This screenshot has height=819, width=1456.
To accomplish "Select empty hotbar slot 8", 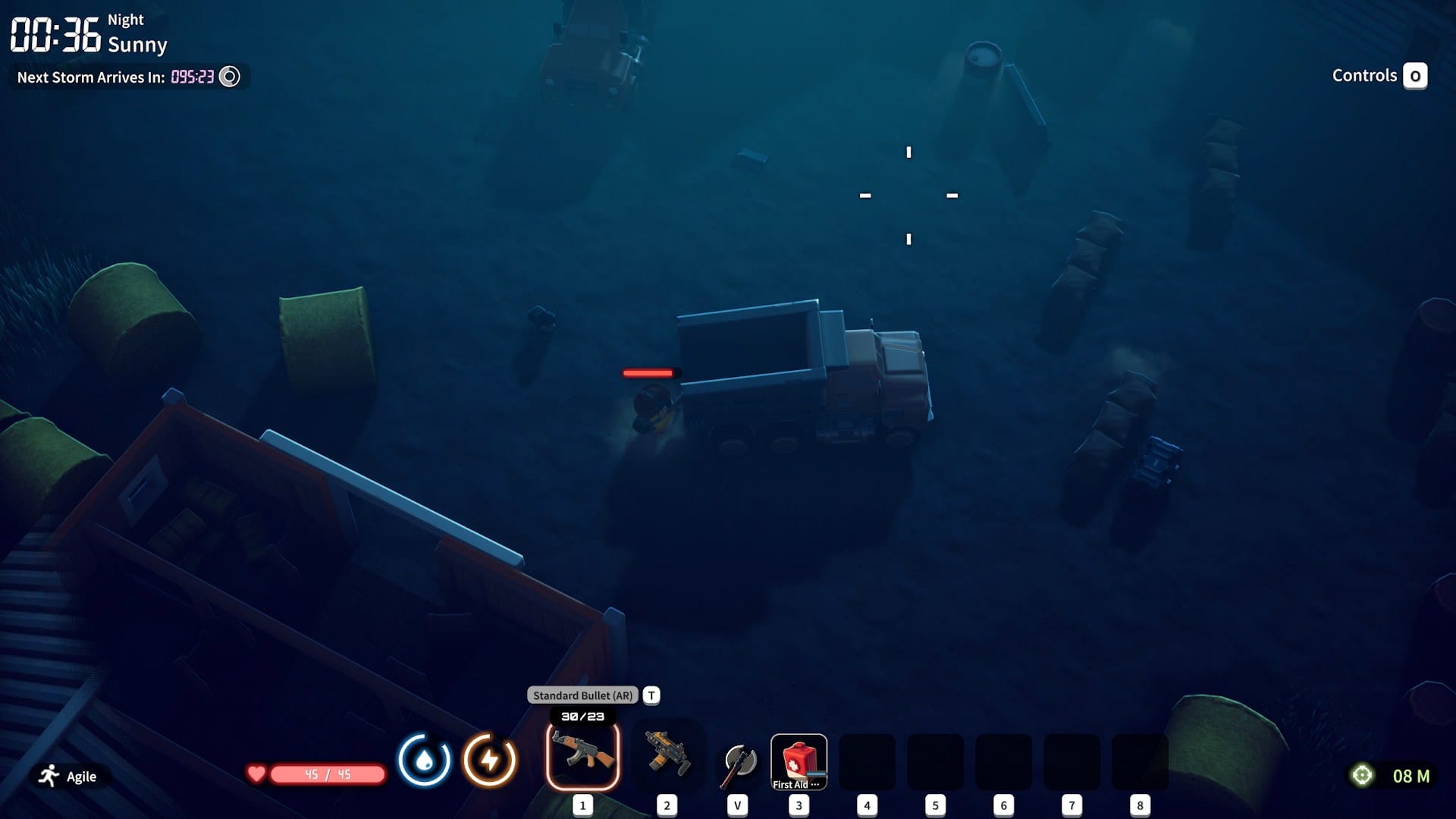I will tap(1140, 761).
